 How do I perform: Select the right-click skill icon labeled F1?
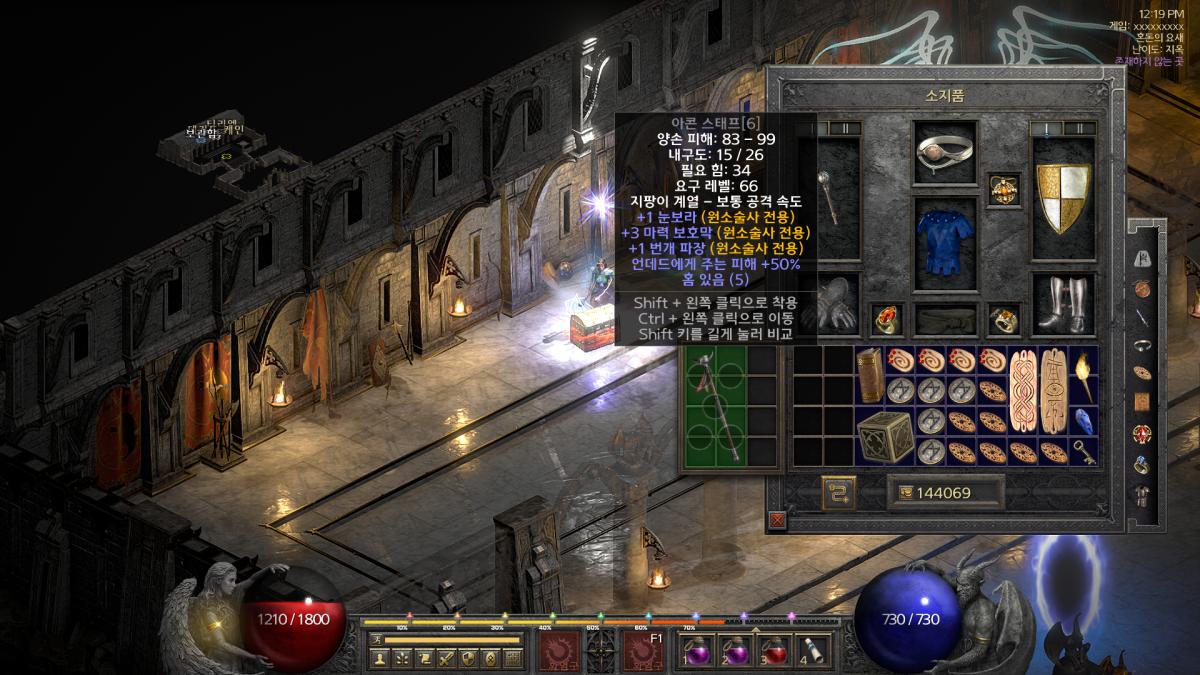pyautogui.click(x=643, y=651)
